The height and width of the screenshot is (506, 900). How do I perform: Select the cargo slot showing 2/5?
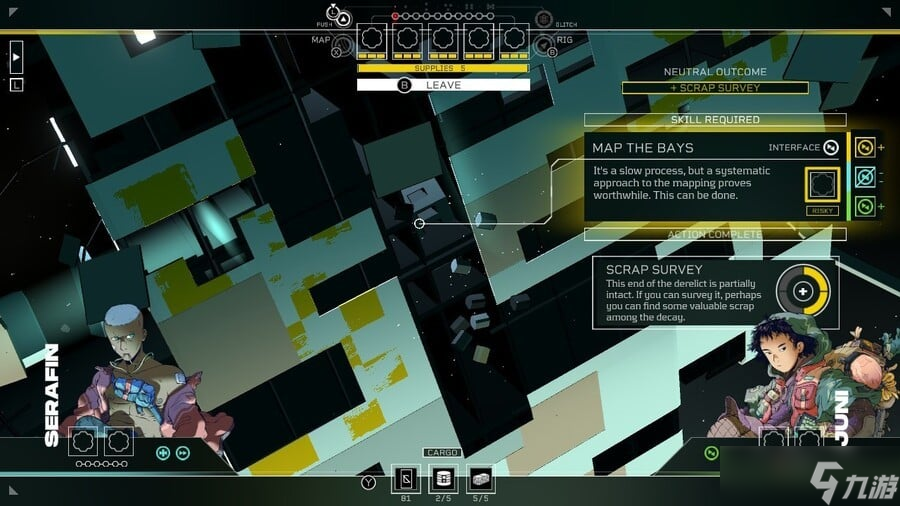[x=441, y=478]
